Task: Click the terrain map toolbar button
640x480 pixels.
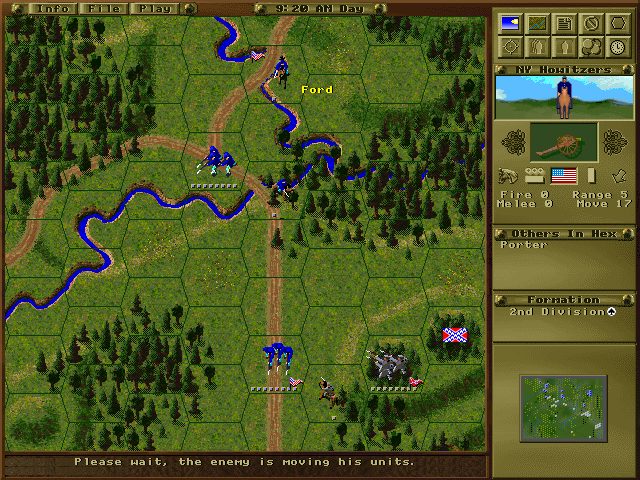Action: [x=537, y=23]
